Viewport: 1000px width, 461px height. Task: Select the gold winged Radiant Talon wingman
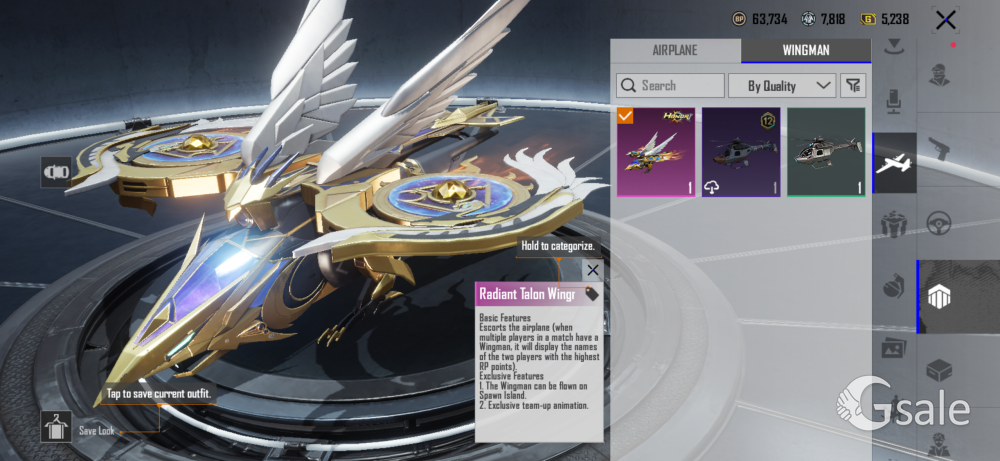tap(656, 152)
